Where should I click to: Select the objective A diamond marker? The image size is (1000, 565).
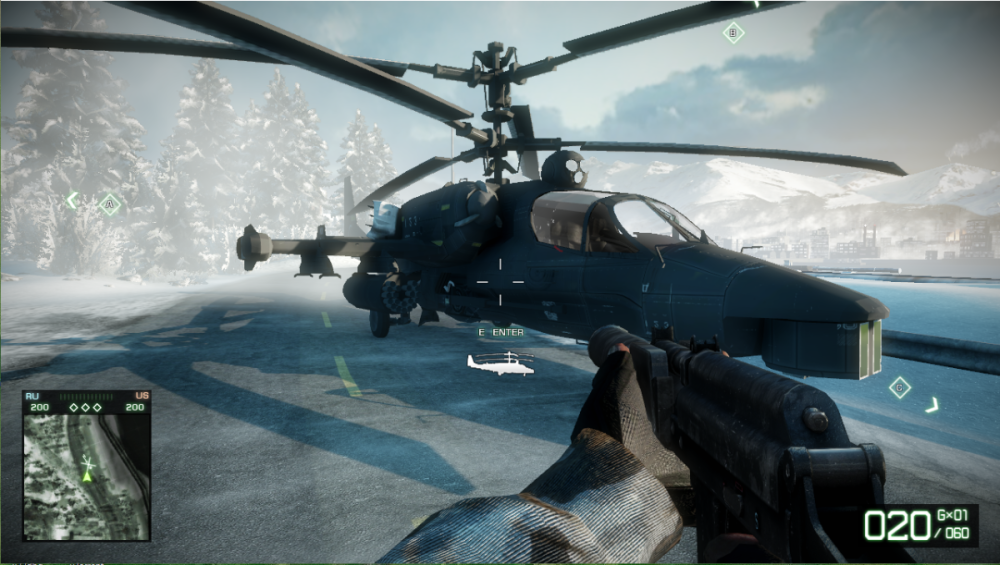click(109, 204)
